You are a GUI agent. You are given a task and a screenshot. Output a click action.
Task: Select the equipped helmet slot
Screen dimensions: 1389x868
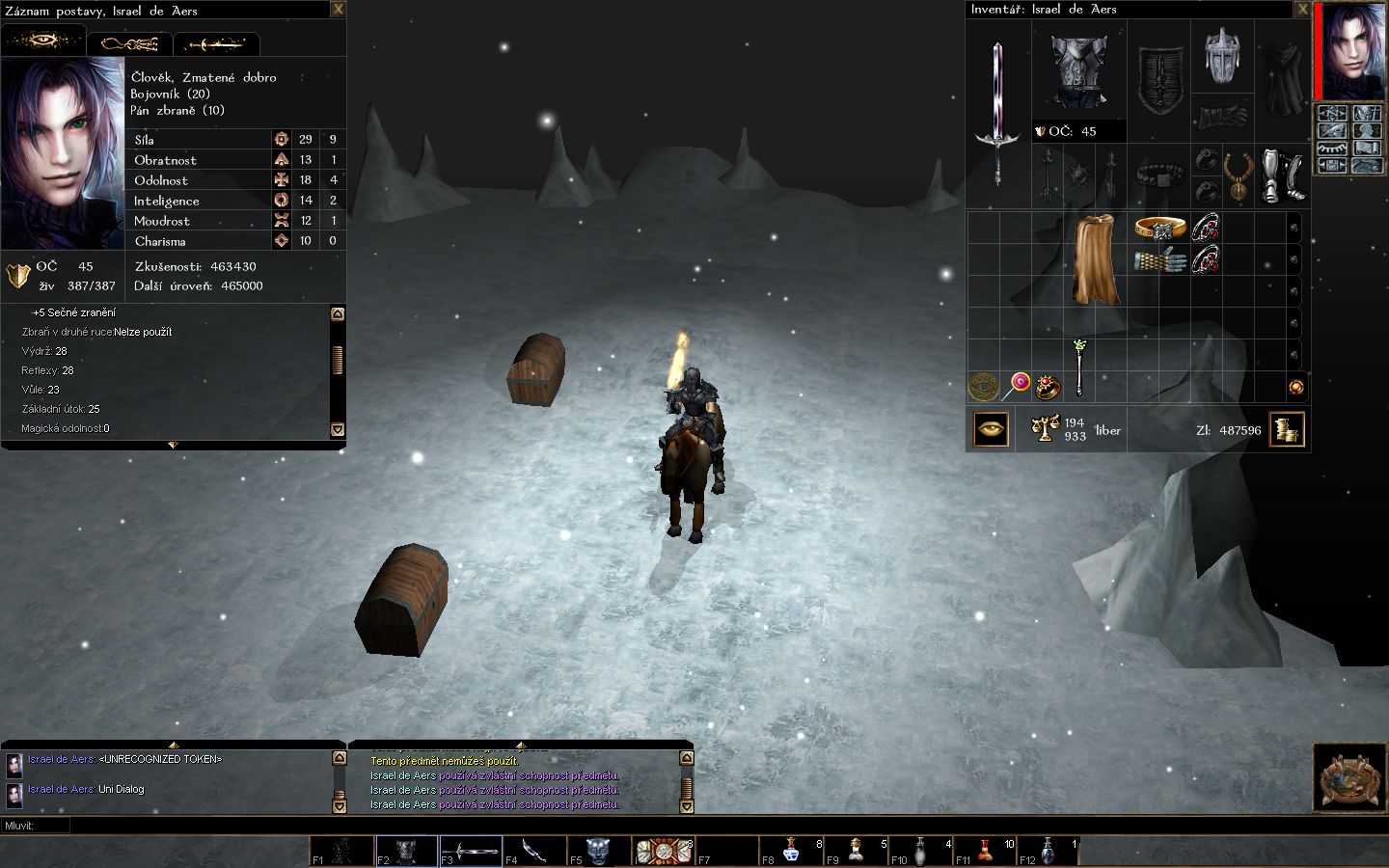(x=1220, y=56)
